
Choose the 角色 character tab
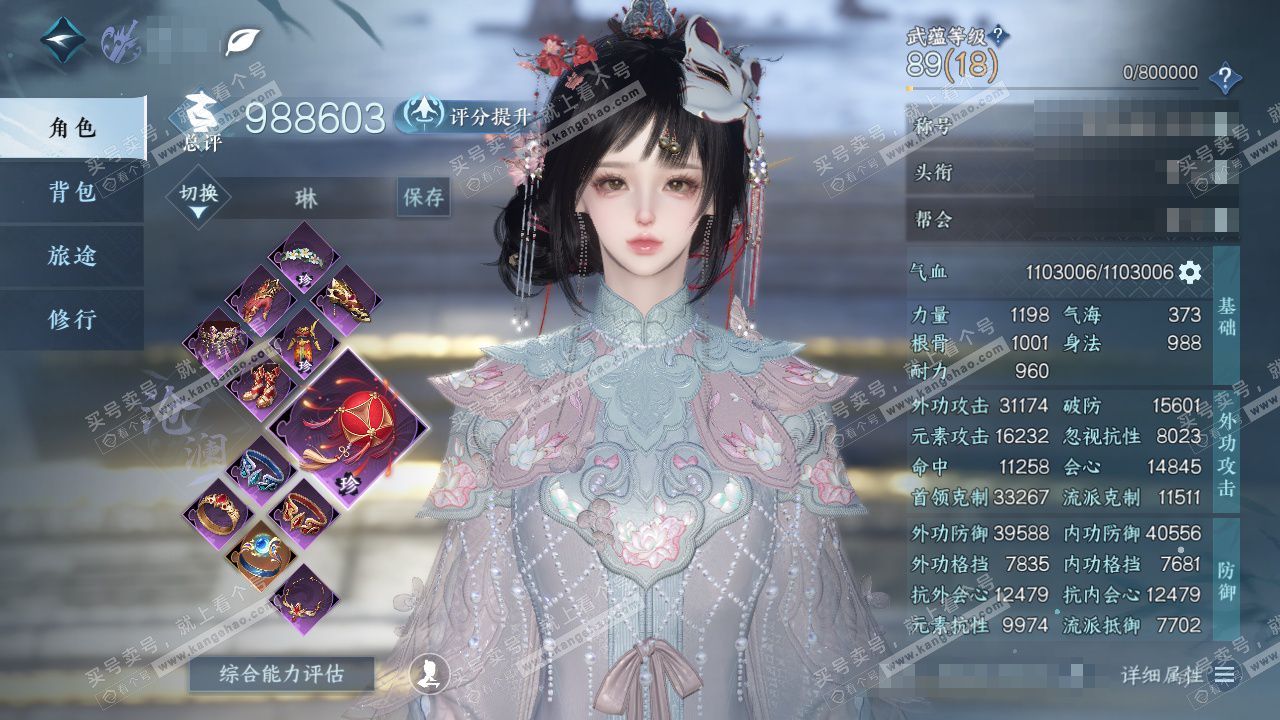pos(72,128)
